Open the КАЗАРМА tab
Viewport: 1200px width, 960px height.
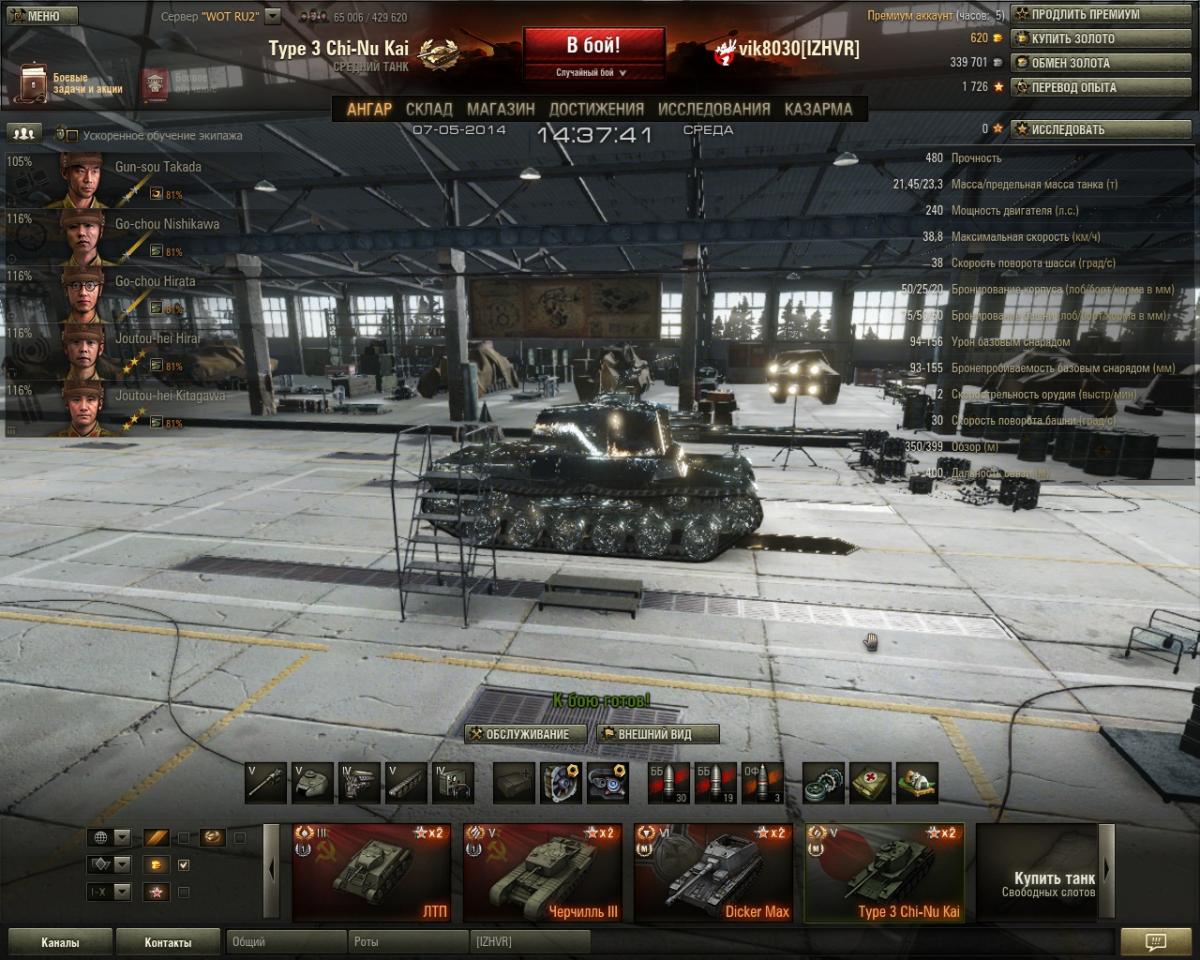(818, 109)
